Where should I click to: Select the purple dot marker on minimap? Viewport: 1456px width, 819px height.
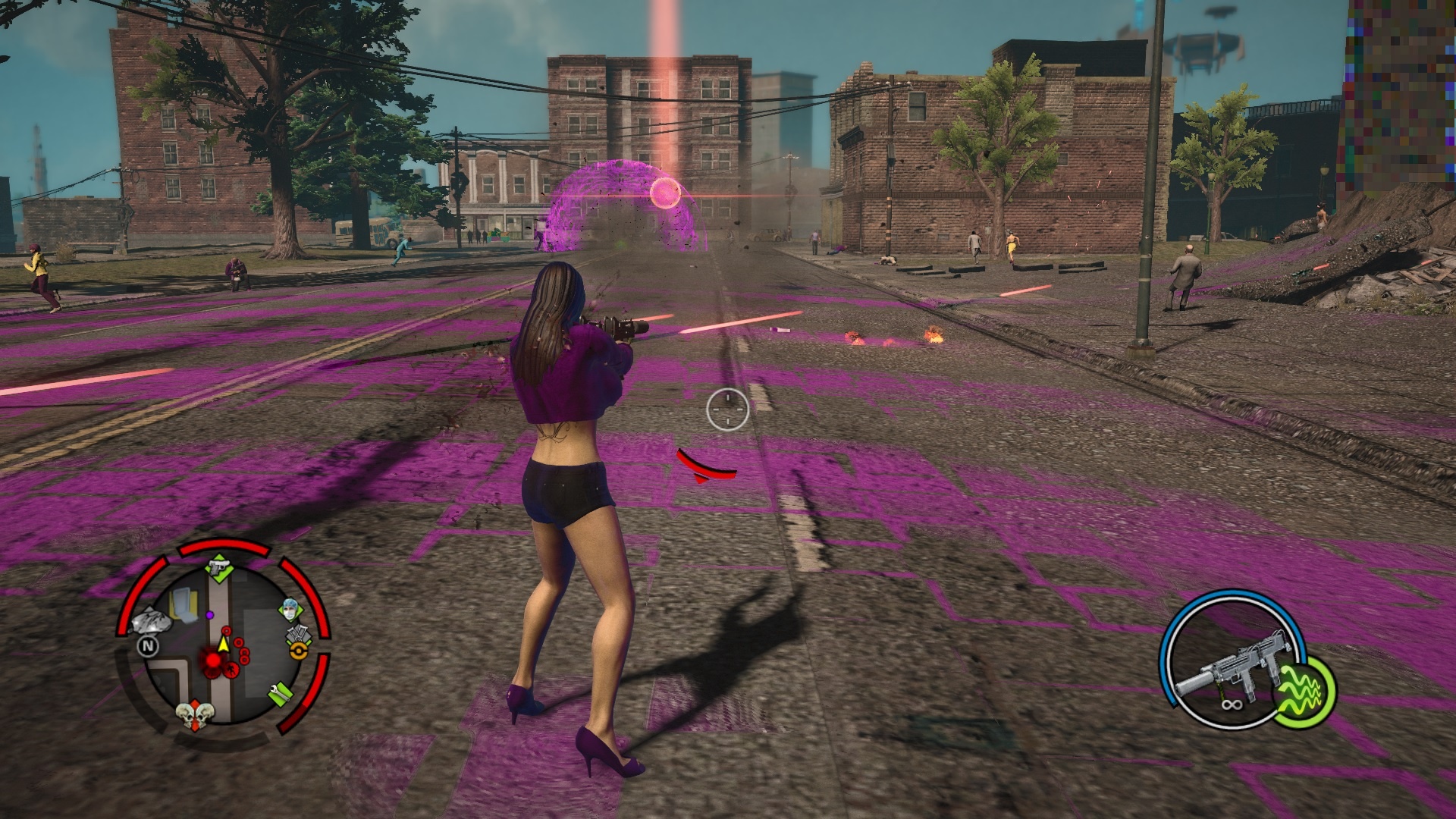coord(209,615)
